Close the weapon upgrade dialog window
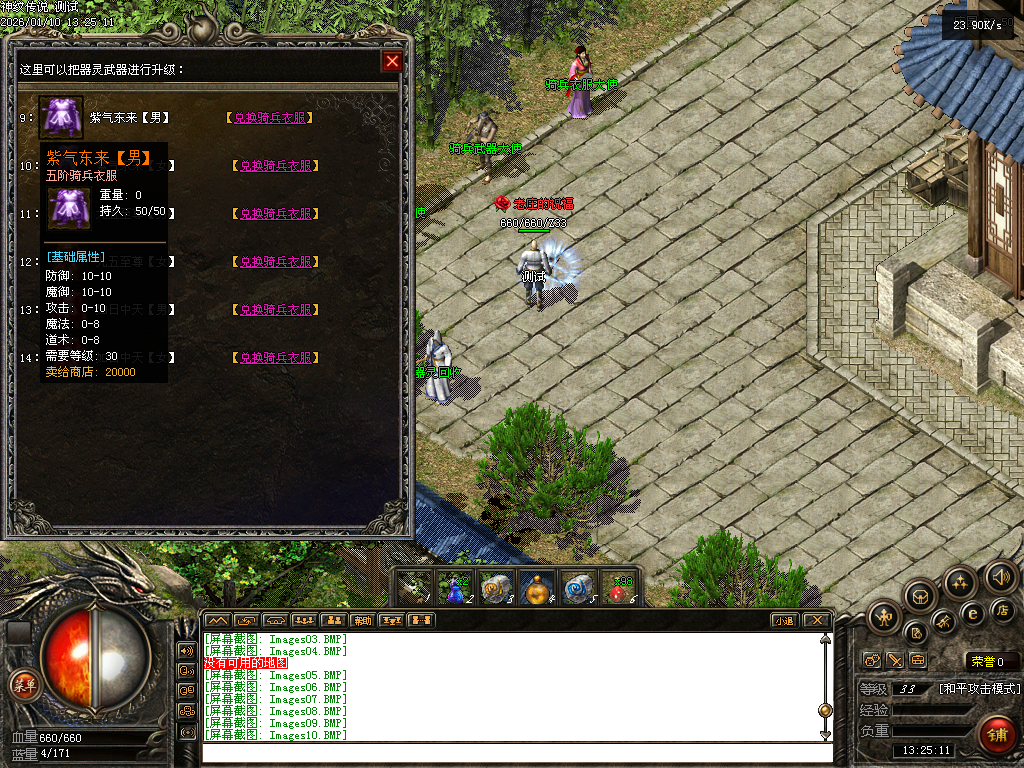Viewport: 1024px width, 768px height. [392, 62]
